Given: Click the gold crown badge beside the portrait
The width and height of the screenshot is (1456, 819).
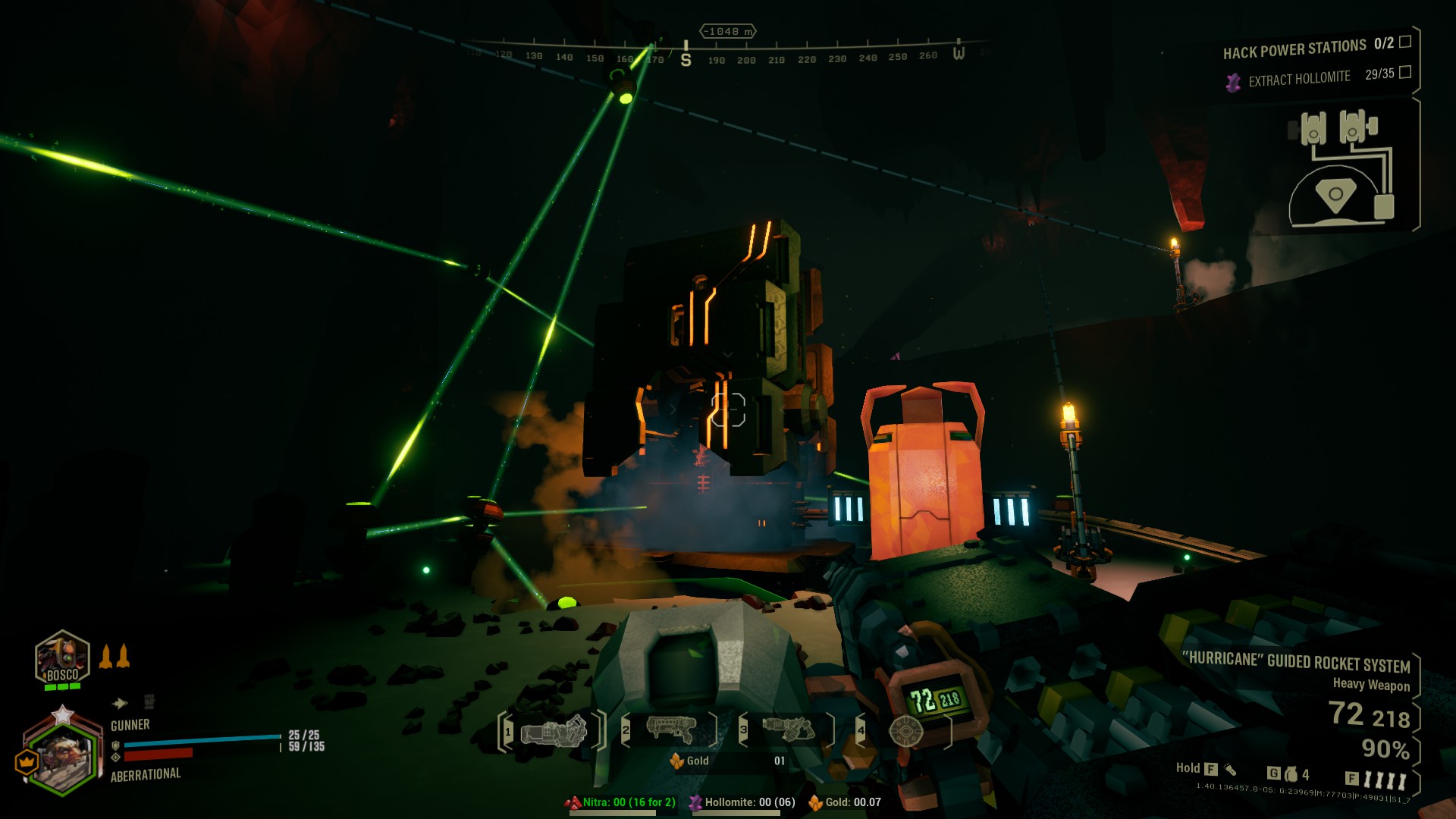Looking at the screenshot, I should [27, 760].
